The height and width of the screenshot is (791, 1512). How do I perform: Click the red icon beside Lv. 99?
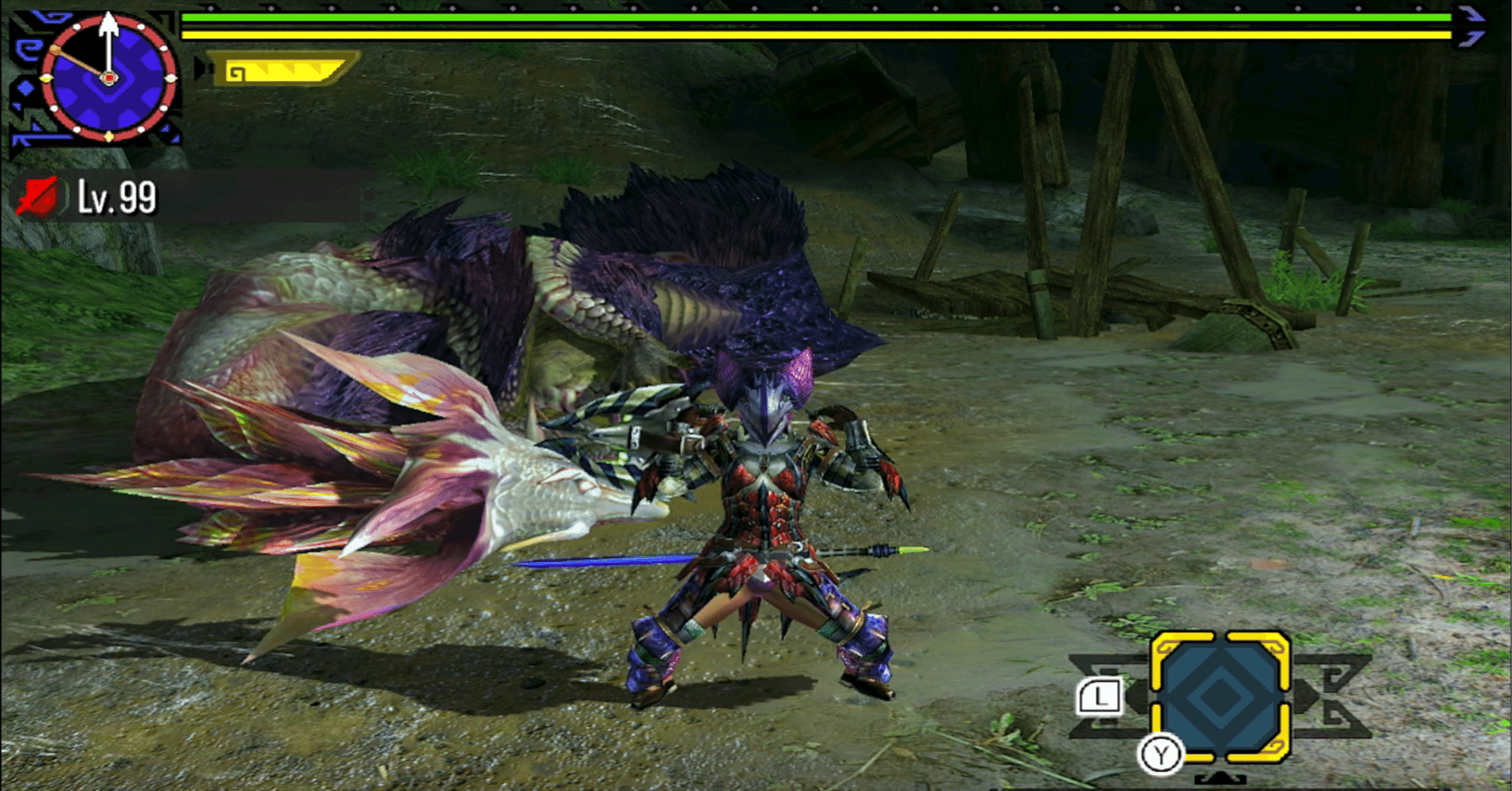point(38,197)
